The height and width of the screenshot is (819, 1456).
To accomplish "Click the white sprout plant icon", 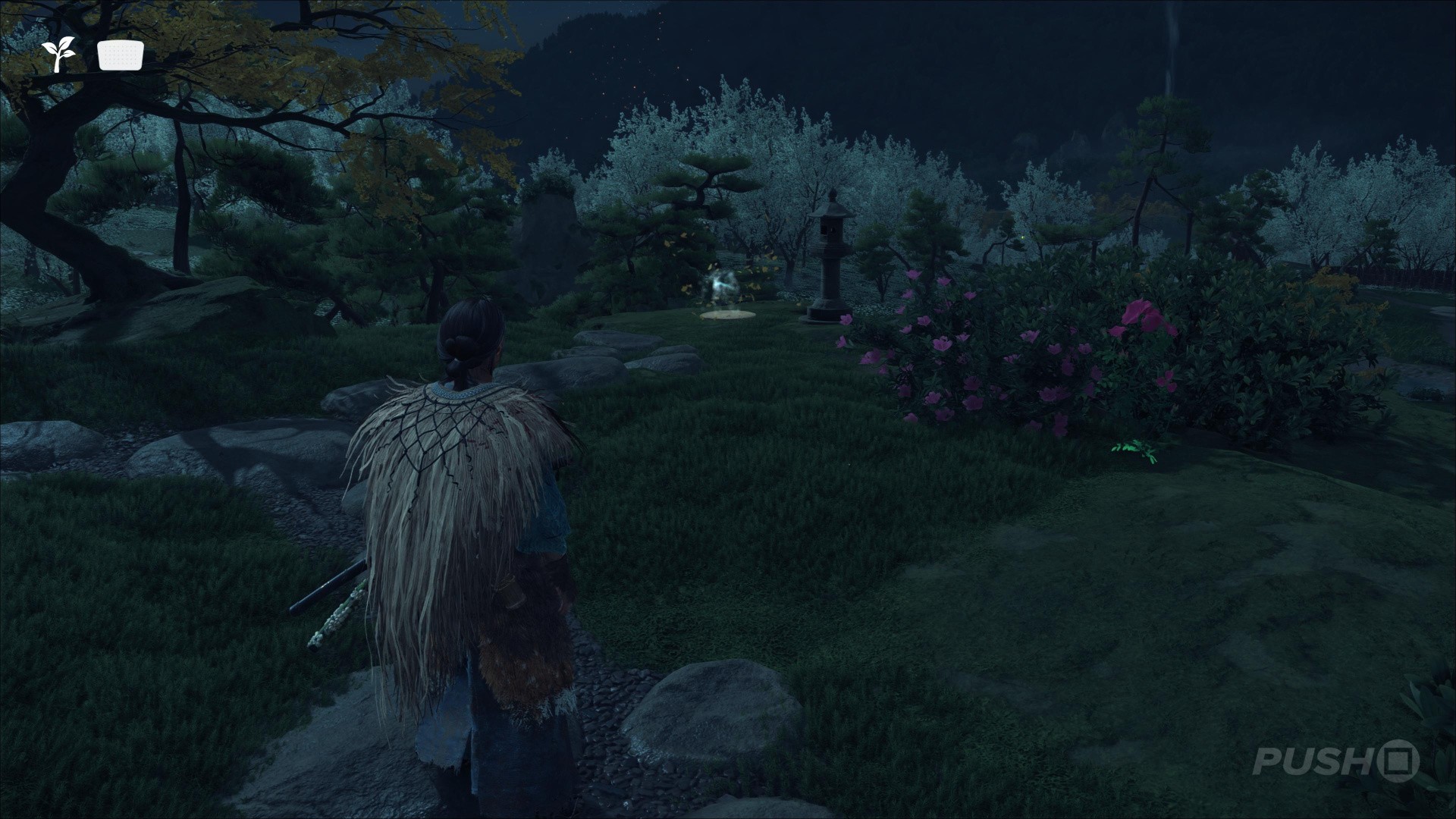I will coord(58,55).
